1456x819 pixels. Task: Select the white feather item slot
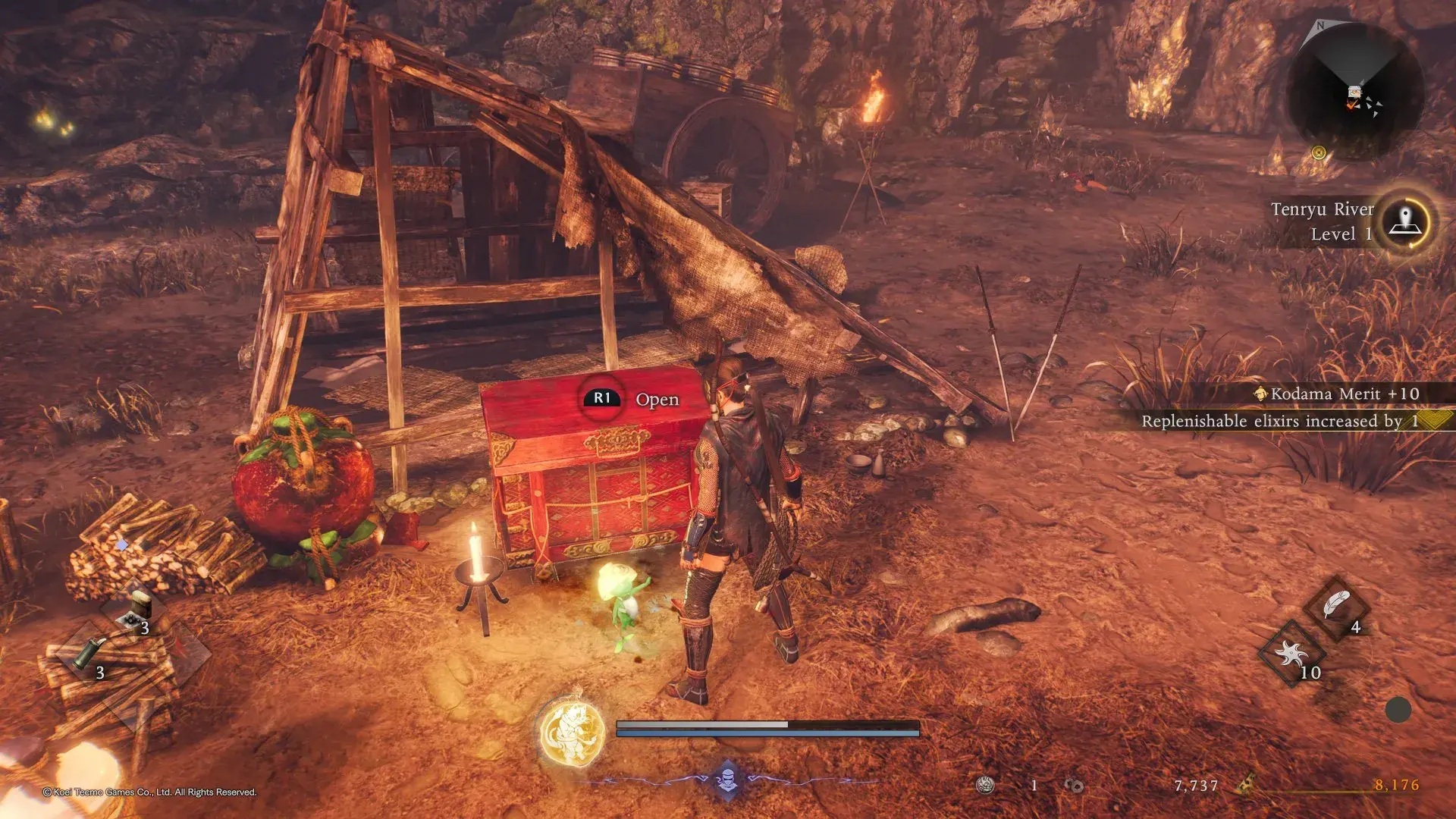1336,607
